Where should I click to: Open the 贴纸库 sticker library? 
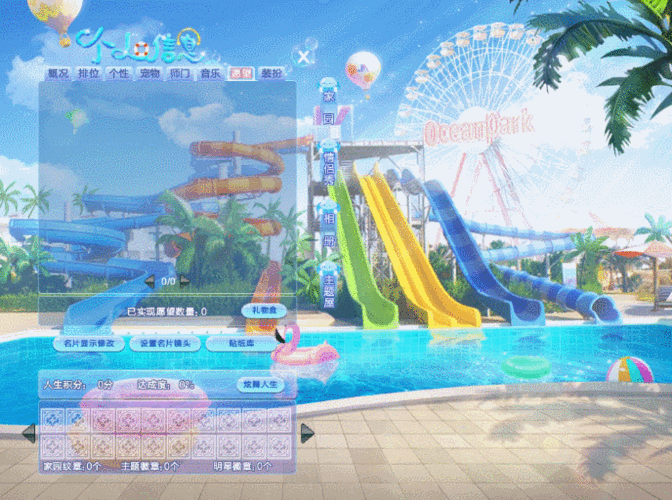pos(239,343)
